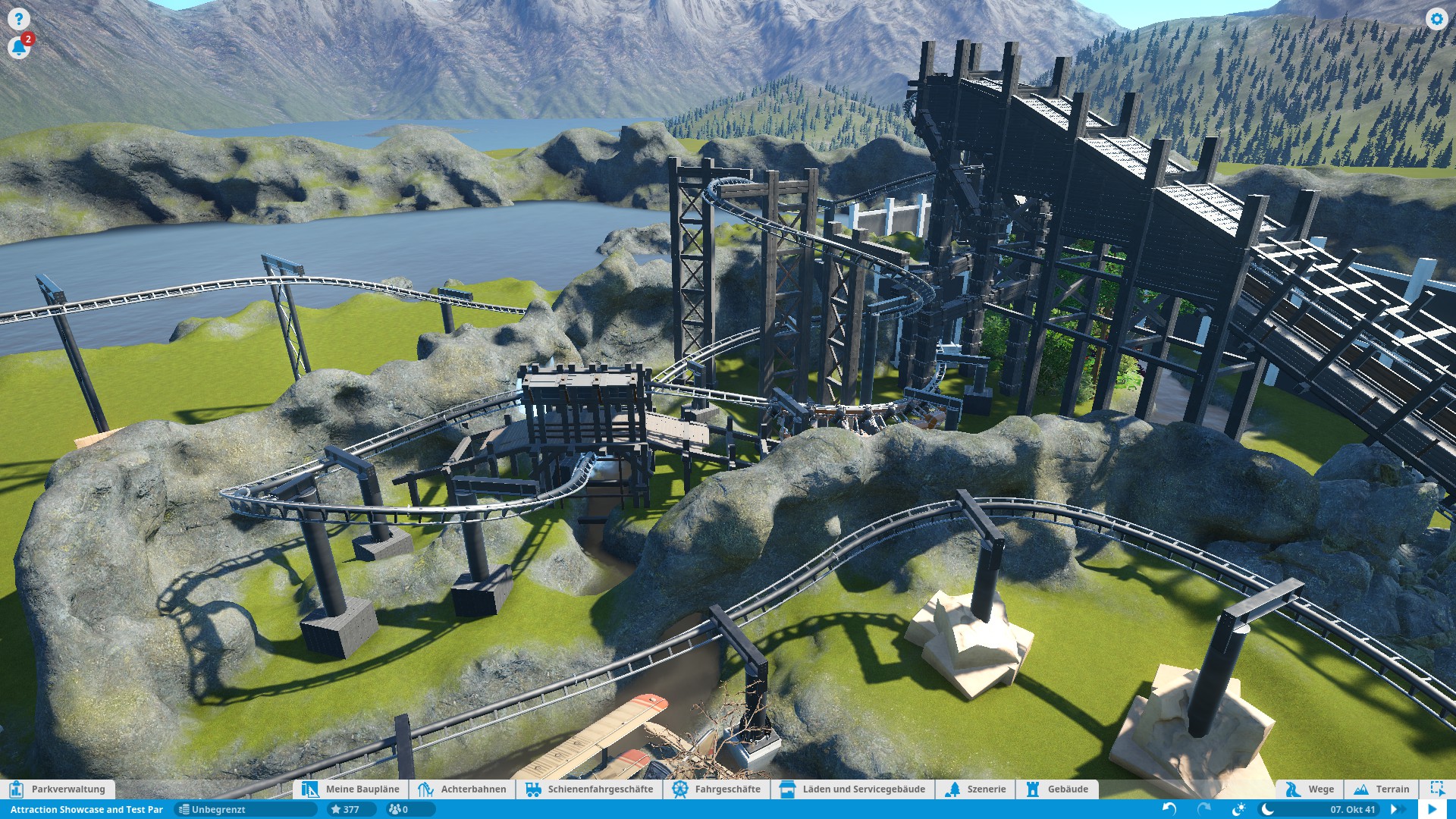Image resolution: width=1456 pixels, height=819 pixels.
Task: Open the Unbegrenzt finances display
Action: [x=244, y=809]
